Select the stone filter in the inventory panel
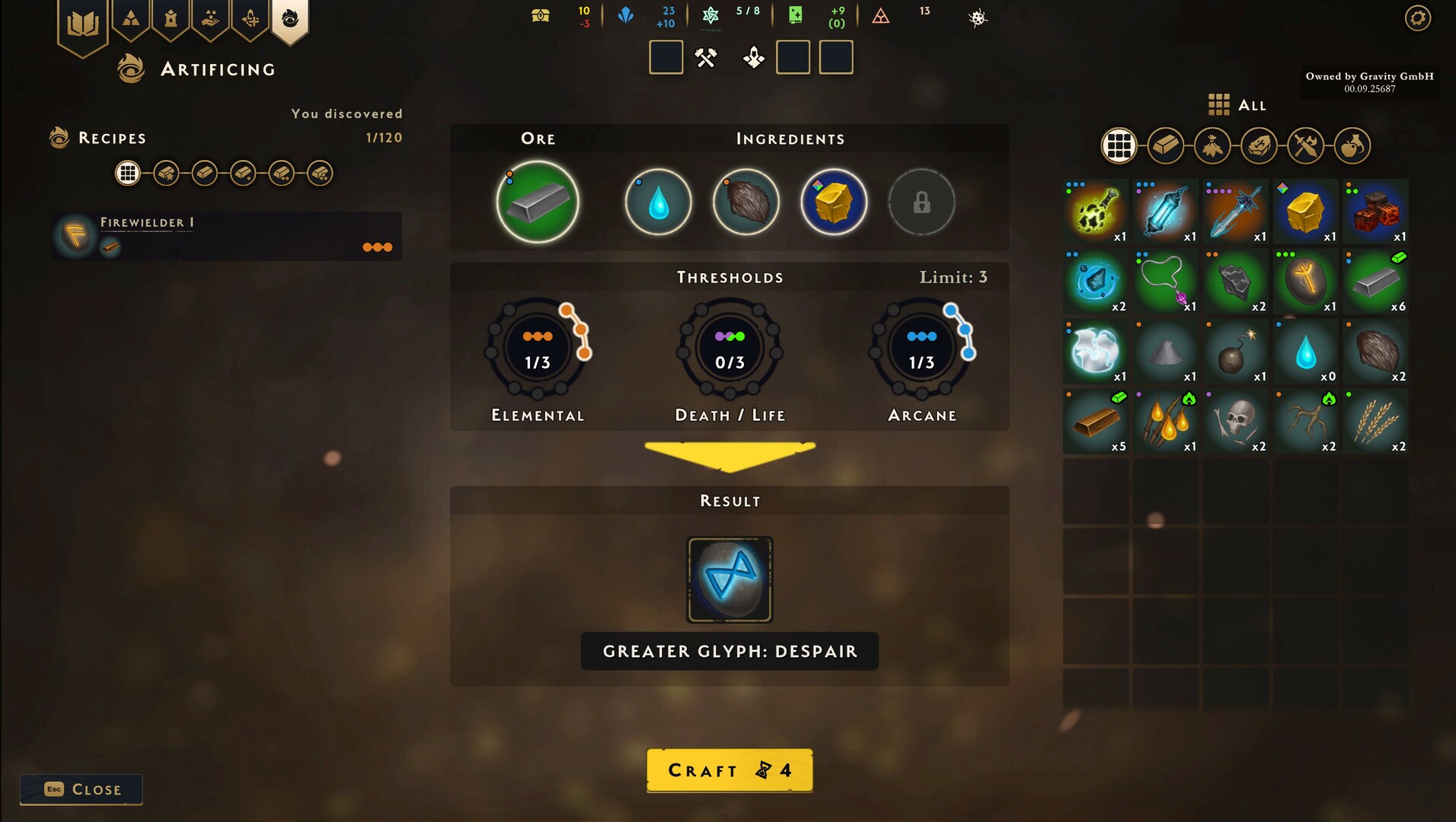This screenshot has width=1456, height=822. click(1259, 145)
